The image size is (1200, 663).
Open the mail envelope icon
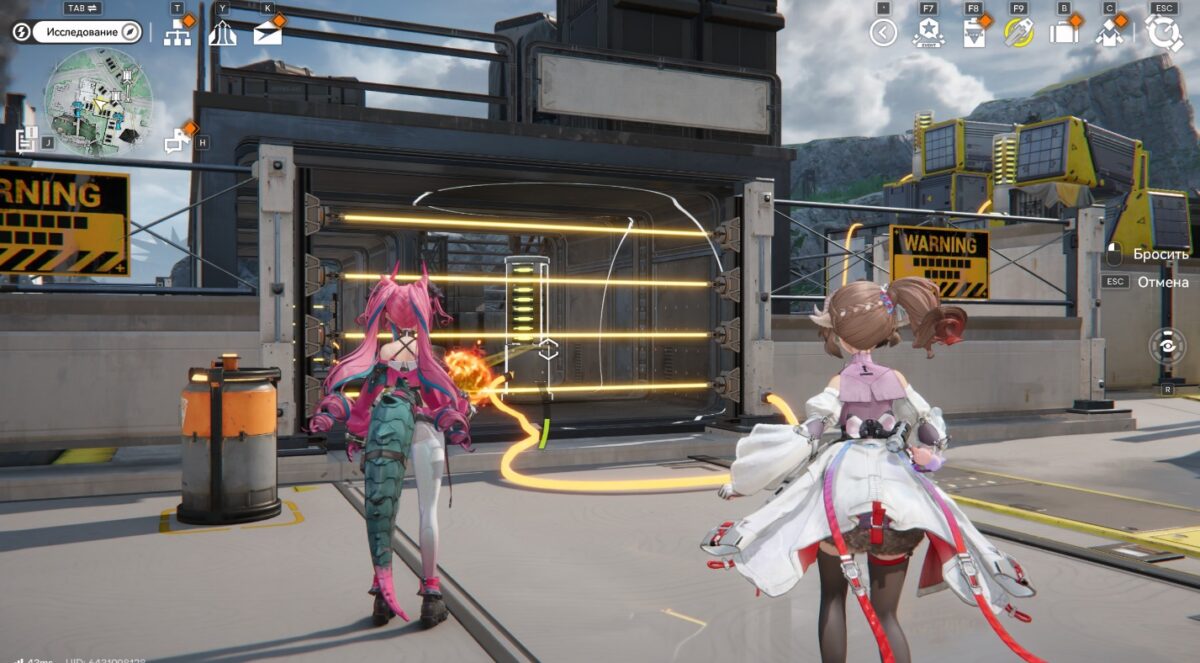pyautogui.click(x=267, y=33)
